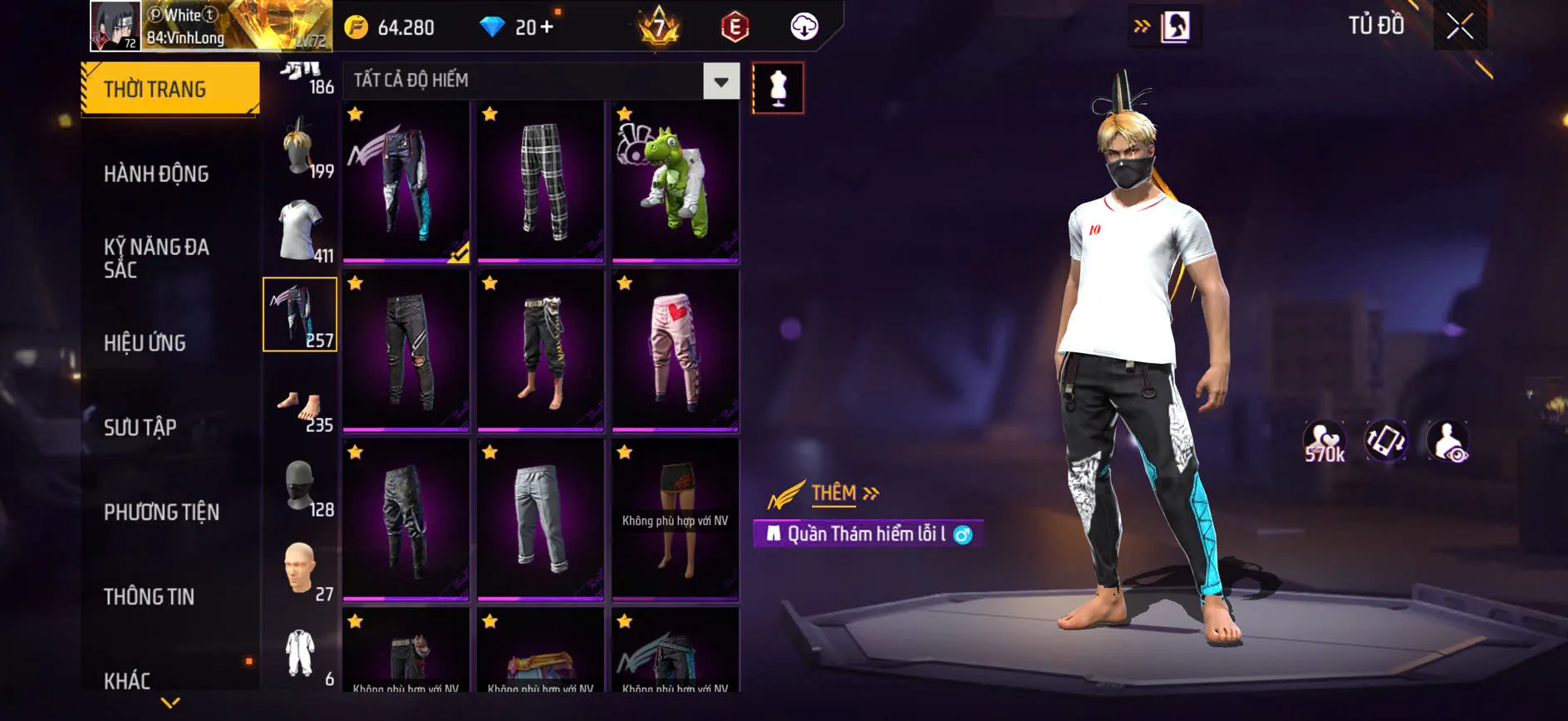The image size is (1568, 721).
Task: Go to the Hiệu Ứng tab
Action: 145,342
